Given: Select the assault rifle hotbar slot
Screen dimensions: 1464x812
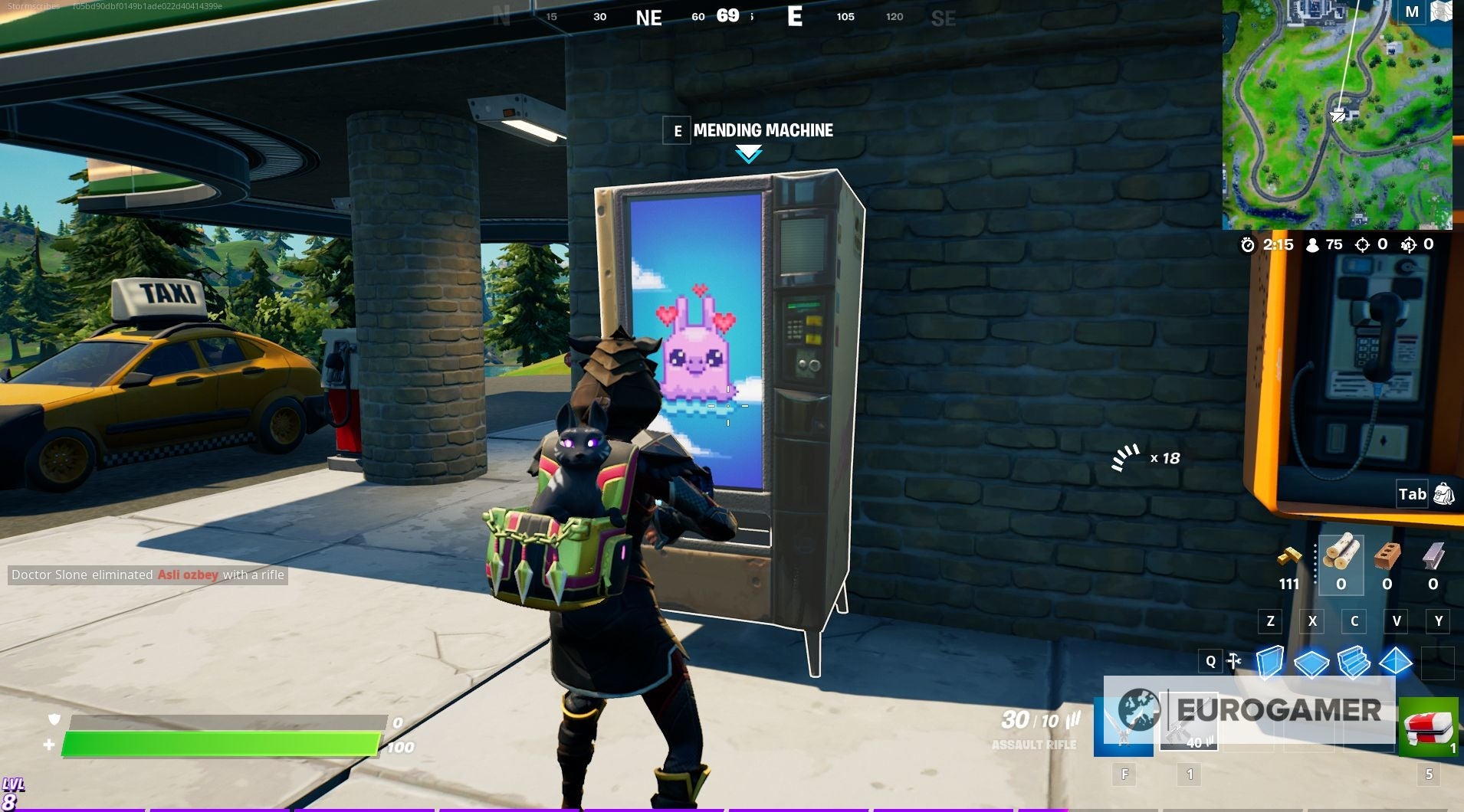Looking at the screenshot, I should pyautogui.click(x=1190, y=719).
